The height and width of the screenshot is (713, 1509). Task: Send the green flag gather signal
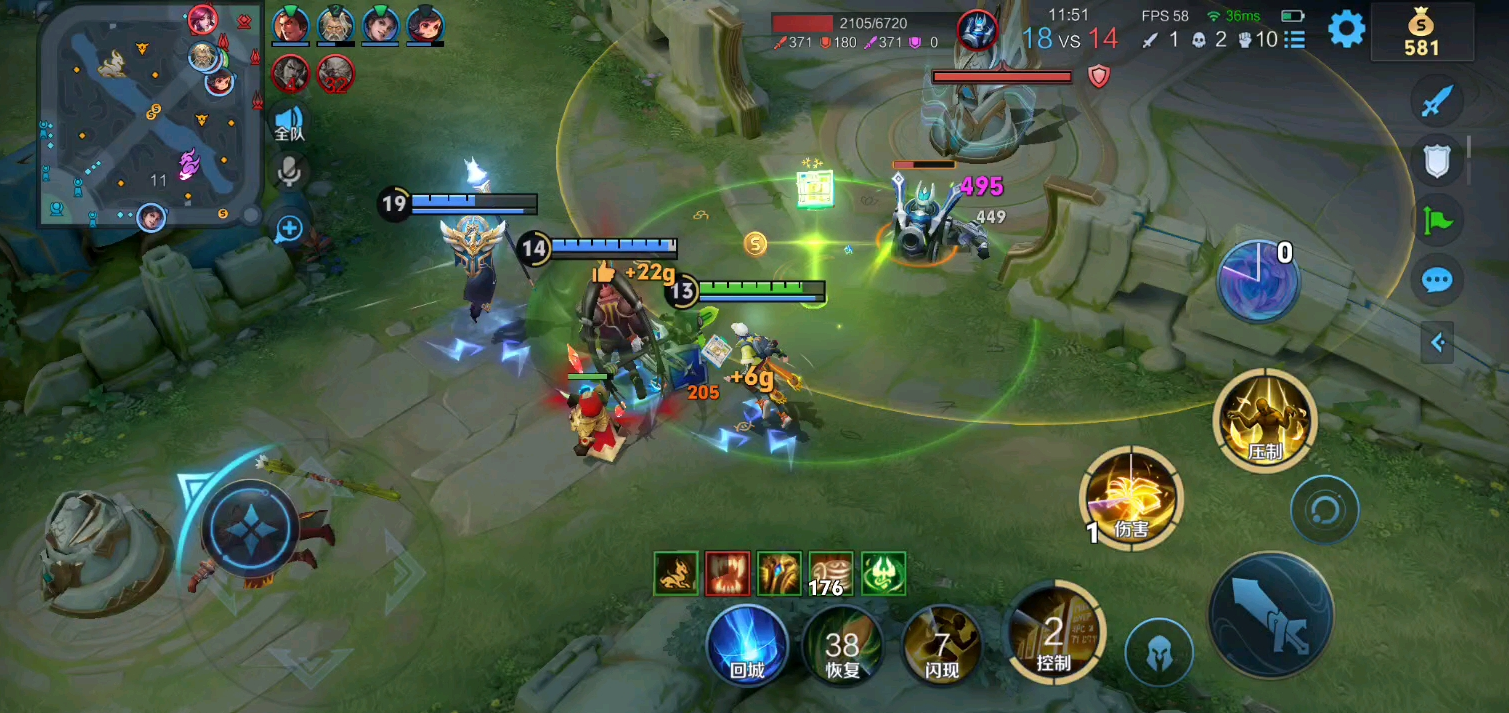pyautogui.click(x=1437, y=220)
